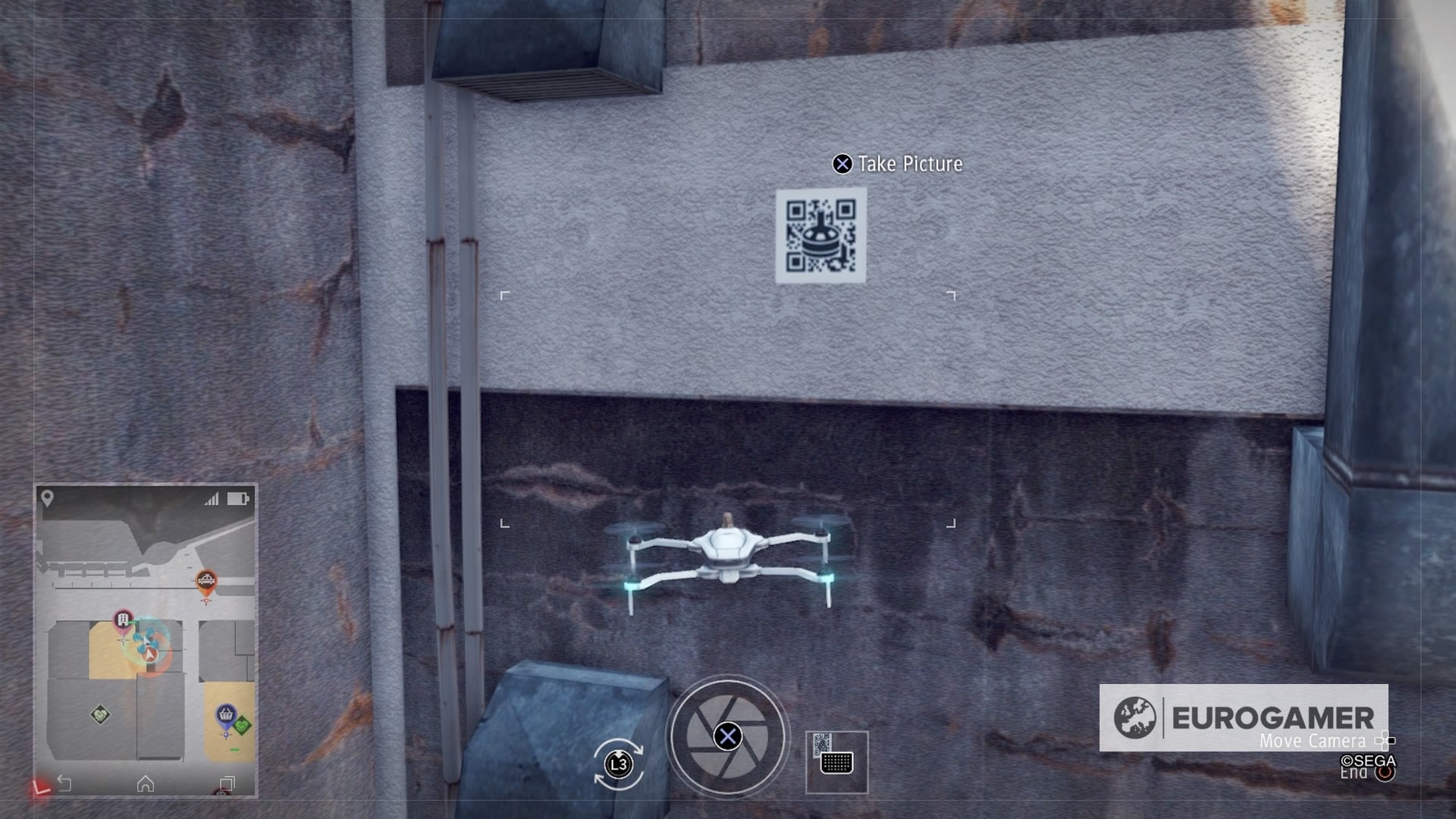1456x819 pixels.
Task: Click the Move Camera plus icon
Action: click(x=1385, y=742)
